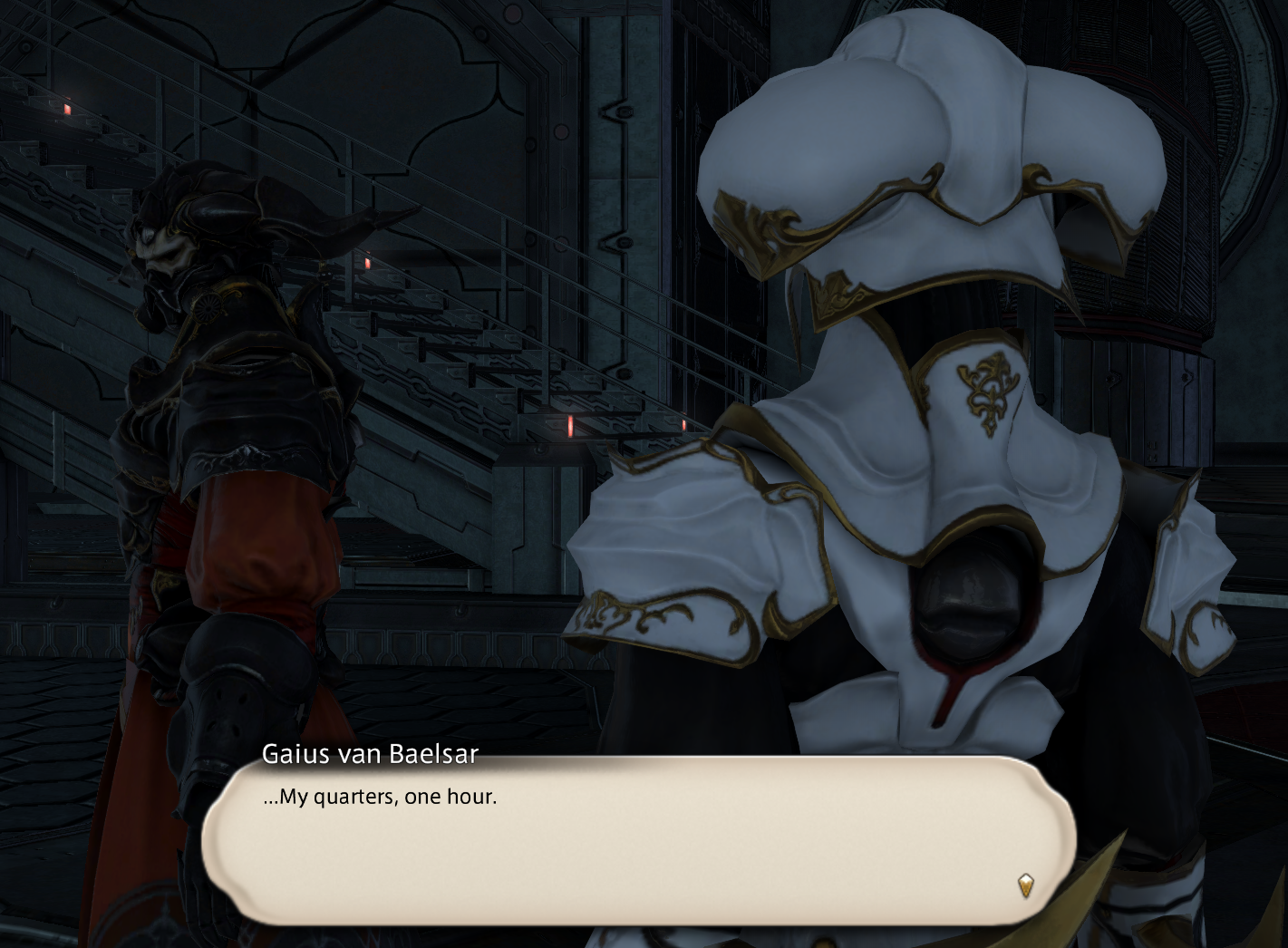Click the text '...My quarters, one hour.'
Image resolution: width=1288 pixels, height=948 pixels.
(x=379, y=798)
